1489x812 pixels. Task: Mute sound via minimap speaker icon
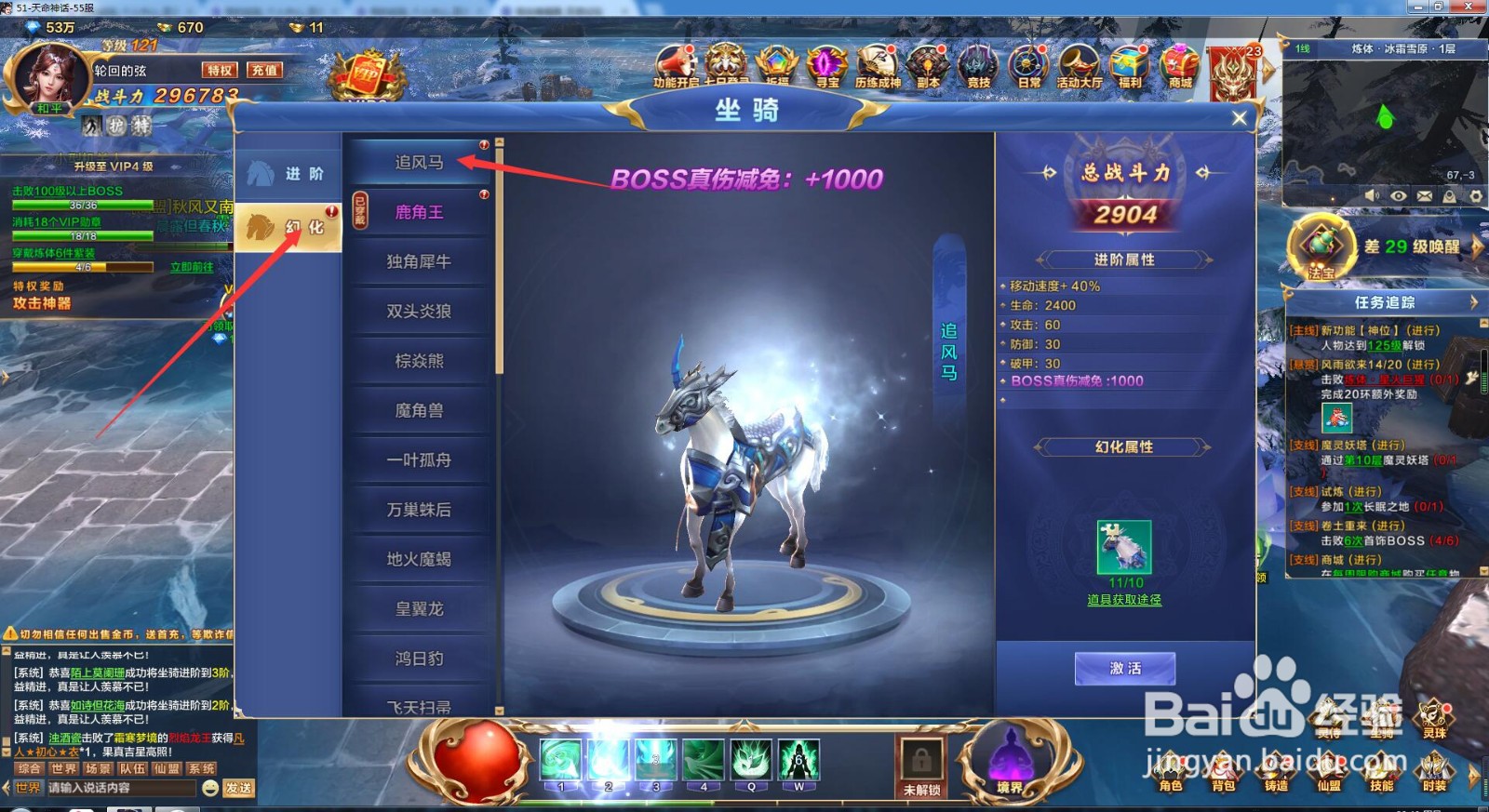[1371, 197]
